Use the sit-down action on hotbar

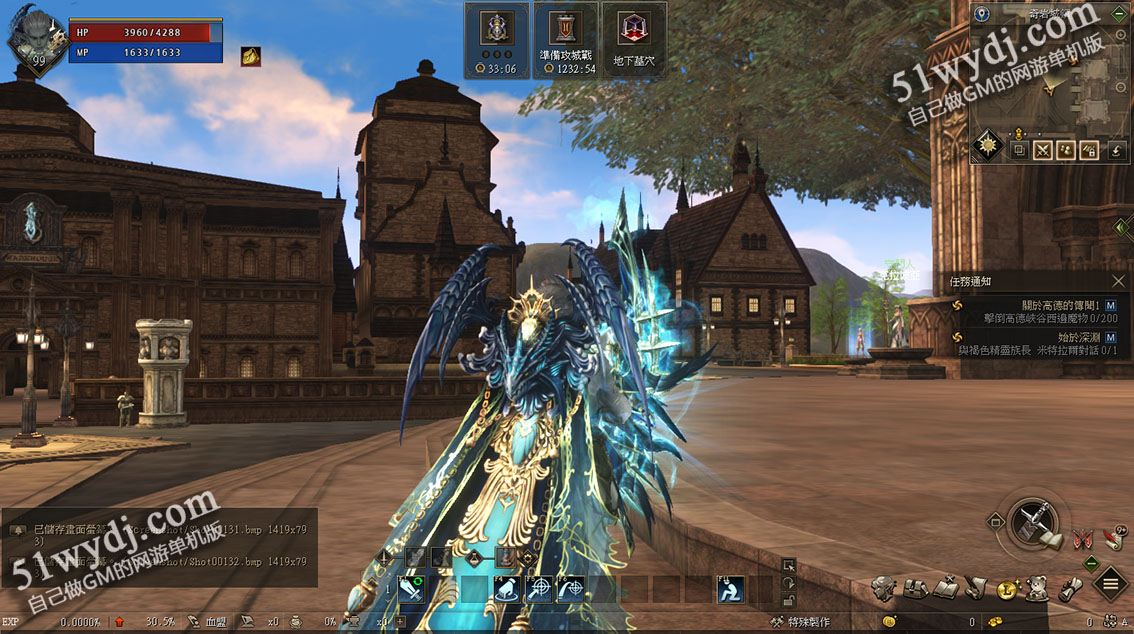point(730,589)
